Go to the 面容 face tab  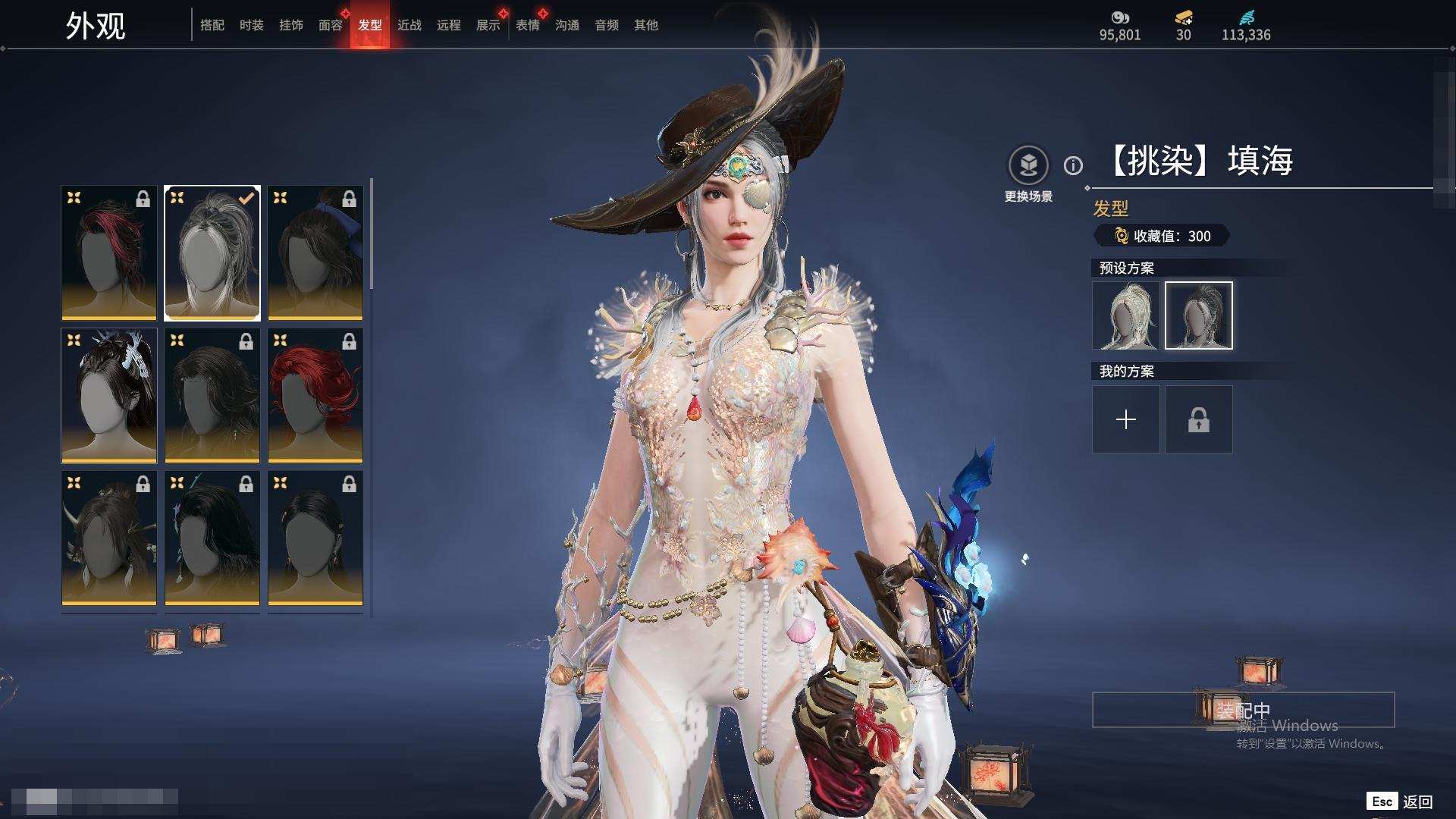point(331,25)
